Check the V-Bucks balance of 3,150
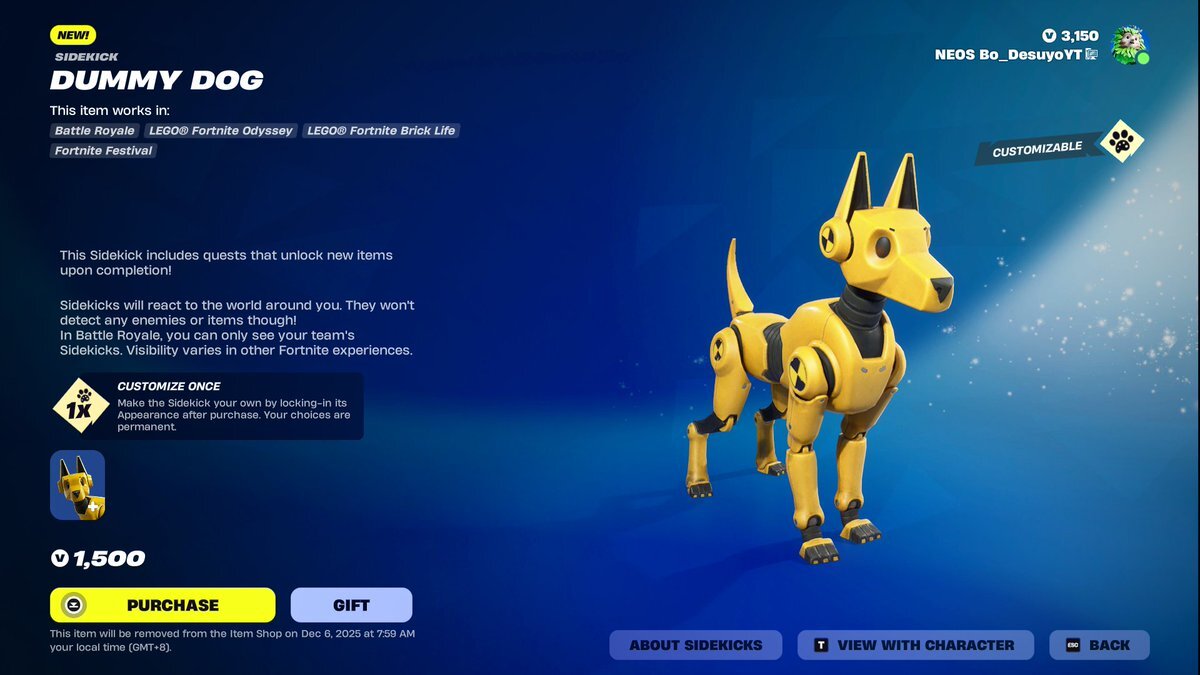Image resolution: width=1200 pixels, height=675 pixels. (1070, 36)
